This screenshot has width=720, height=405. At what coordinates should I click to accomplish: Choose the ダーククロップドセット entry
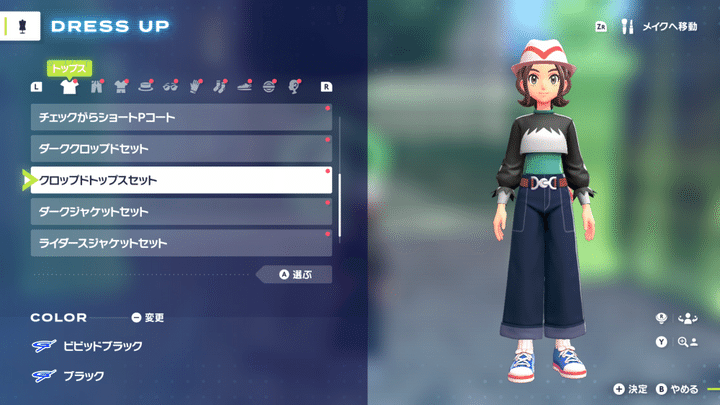pos(180,149)
